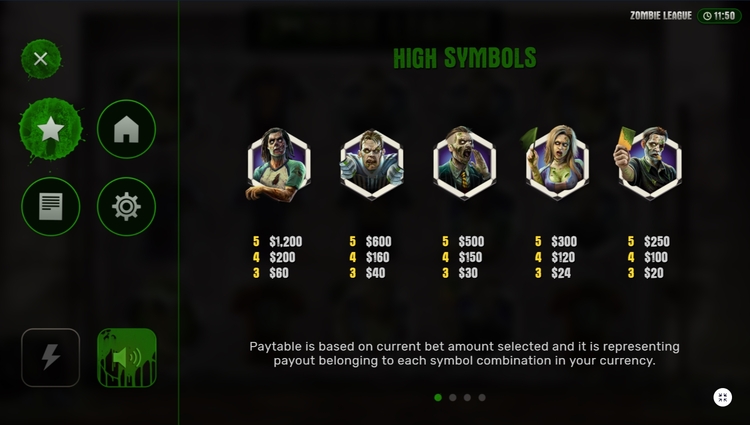Open the gear settings page
This screenshot has height=425, width=750.
pos(126,206)
